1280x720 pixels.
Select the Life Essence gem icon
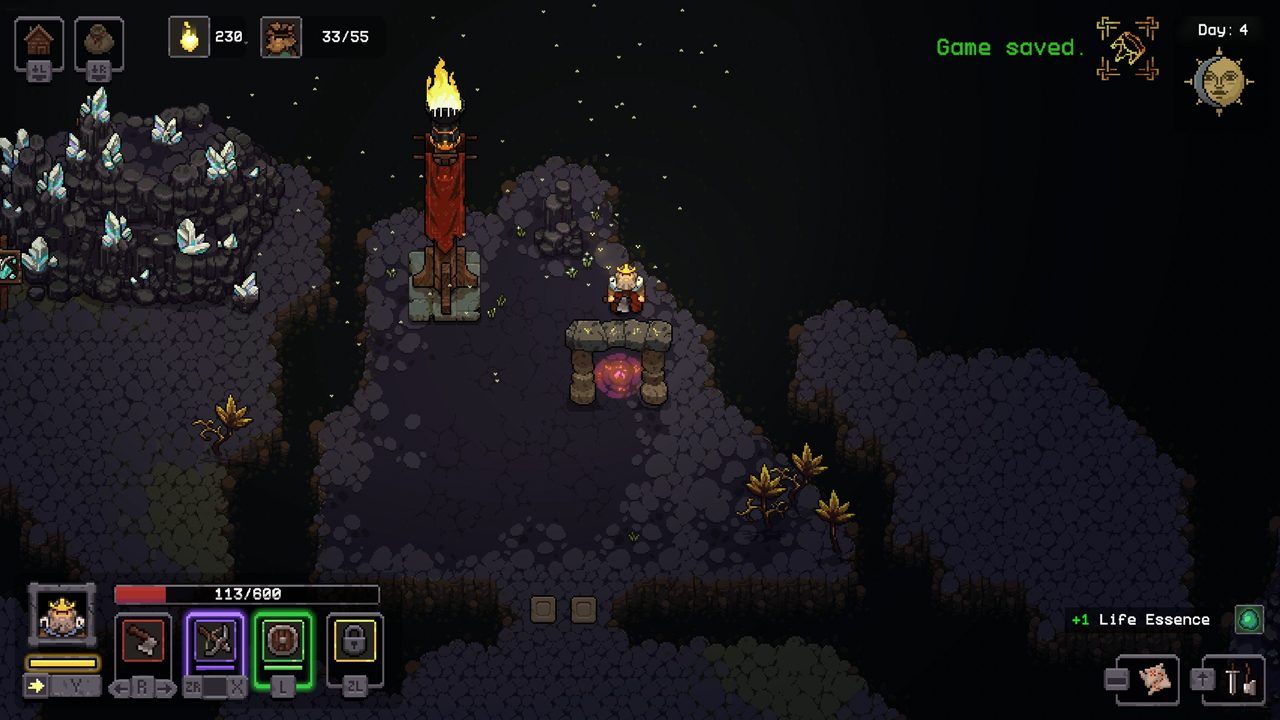pyautogui.click(x=1248, y=619)
